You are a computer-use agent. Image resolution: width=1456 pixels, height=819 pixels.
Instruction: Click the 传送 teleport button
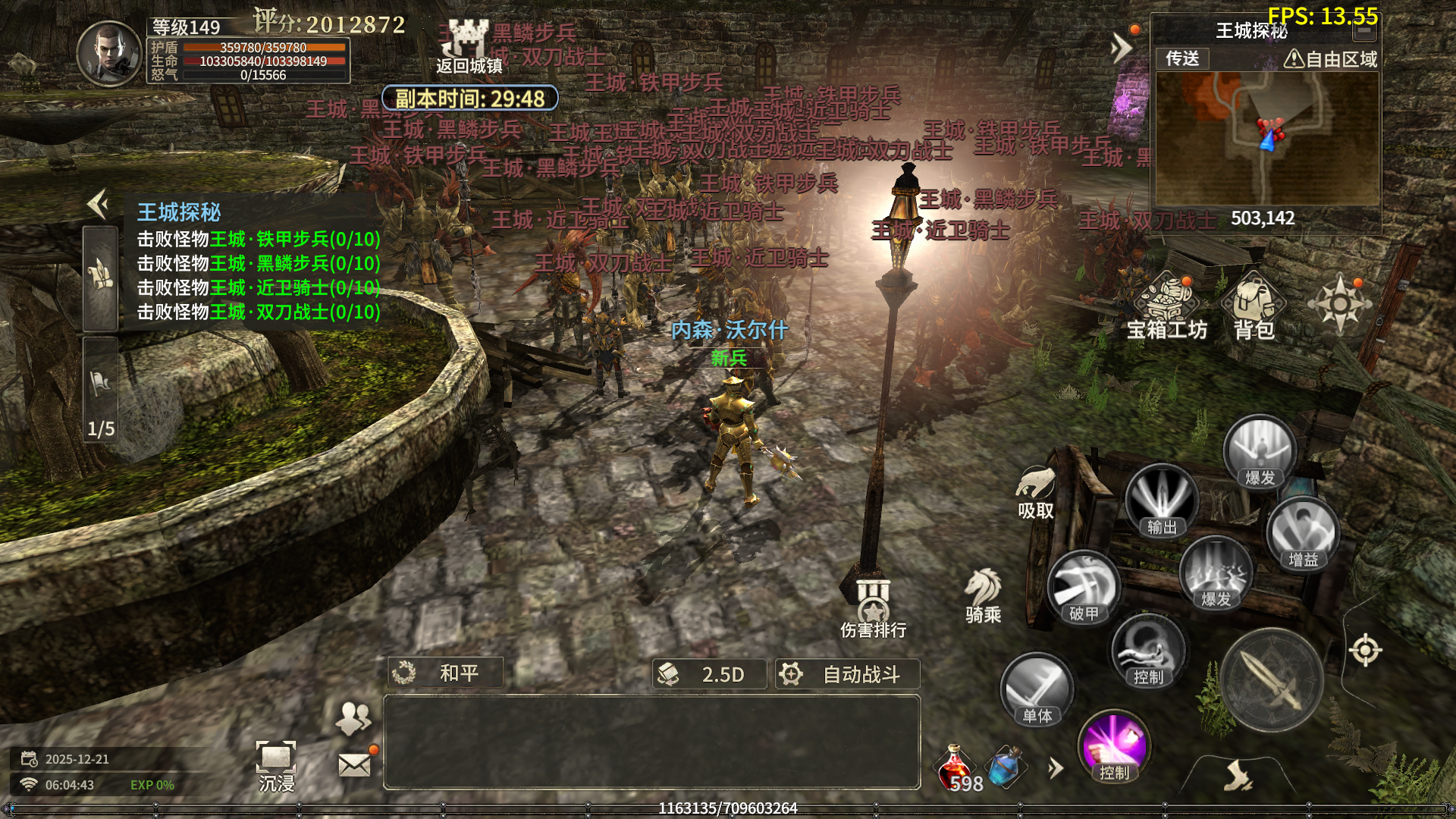[1182, 58]
